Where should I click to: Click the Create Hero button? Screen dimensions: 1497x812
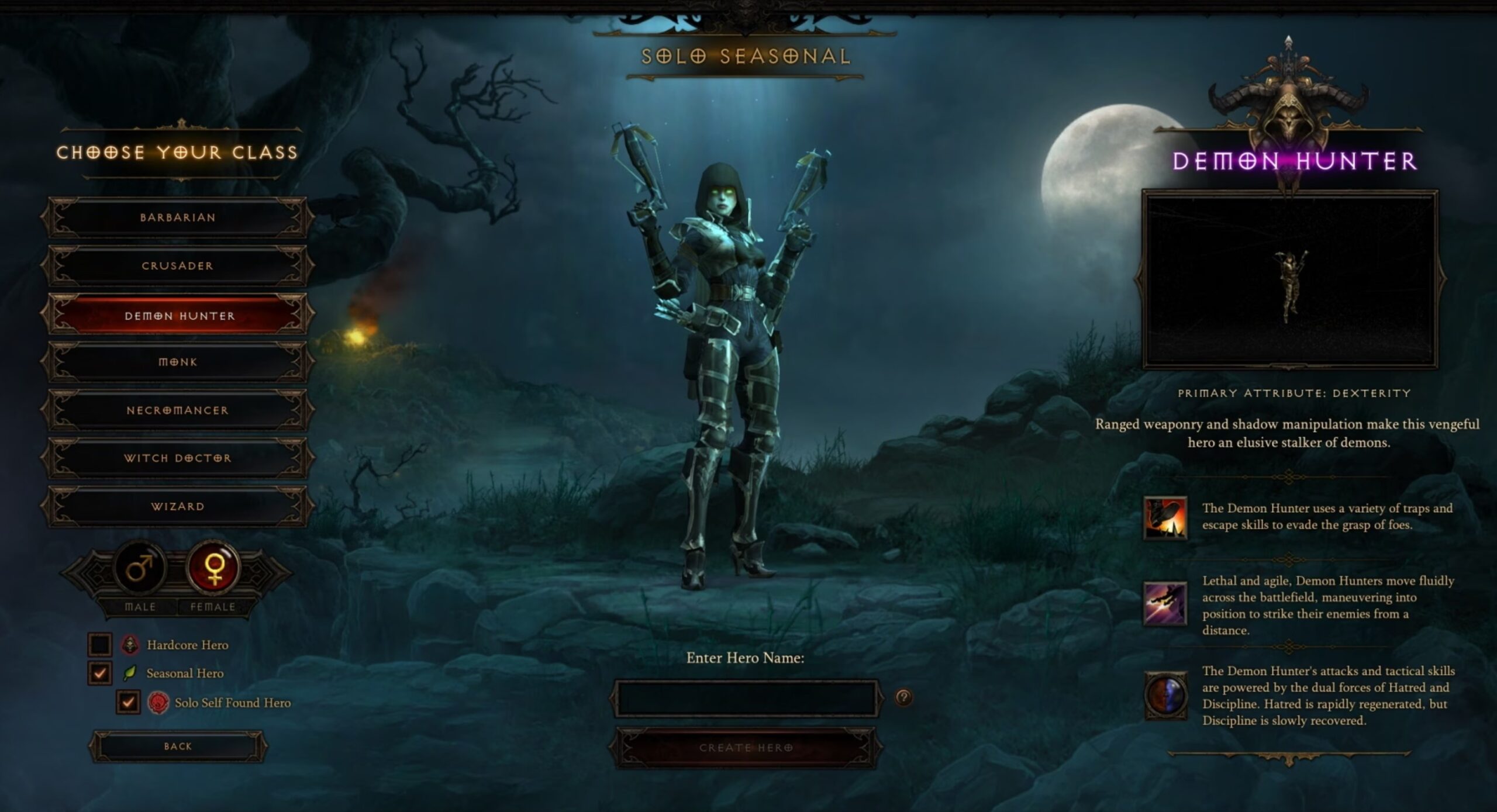747,747
